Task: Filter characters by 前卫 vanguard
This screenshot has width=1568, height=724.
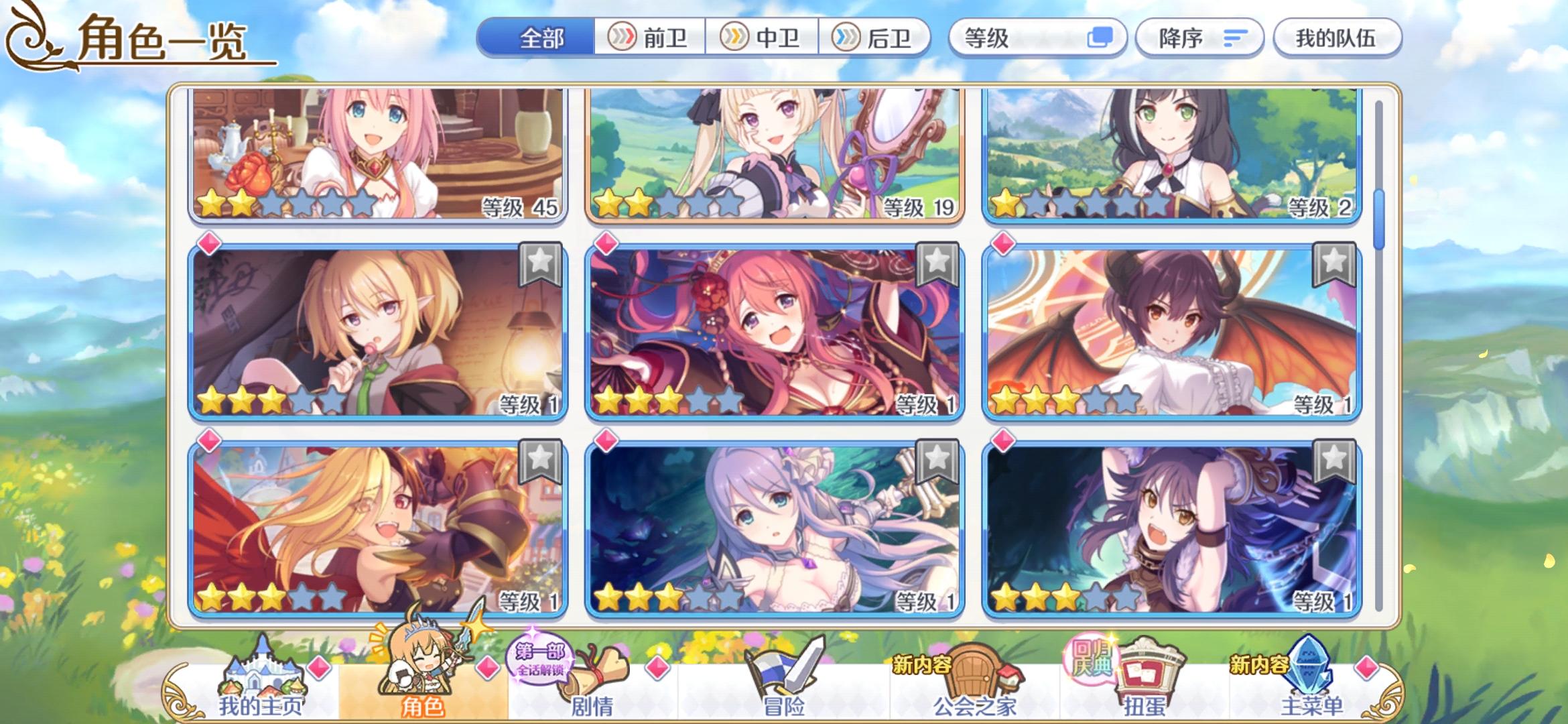Action: 650,38
